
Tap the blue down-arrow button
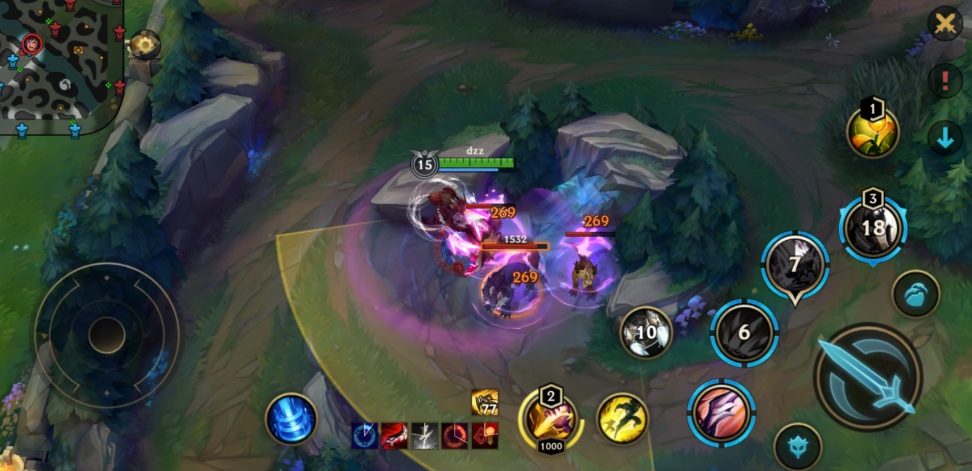[944, 137]
